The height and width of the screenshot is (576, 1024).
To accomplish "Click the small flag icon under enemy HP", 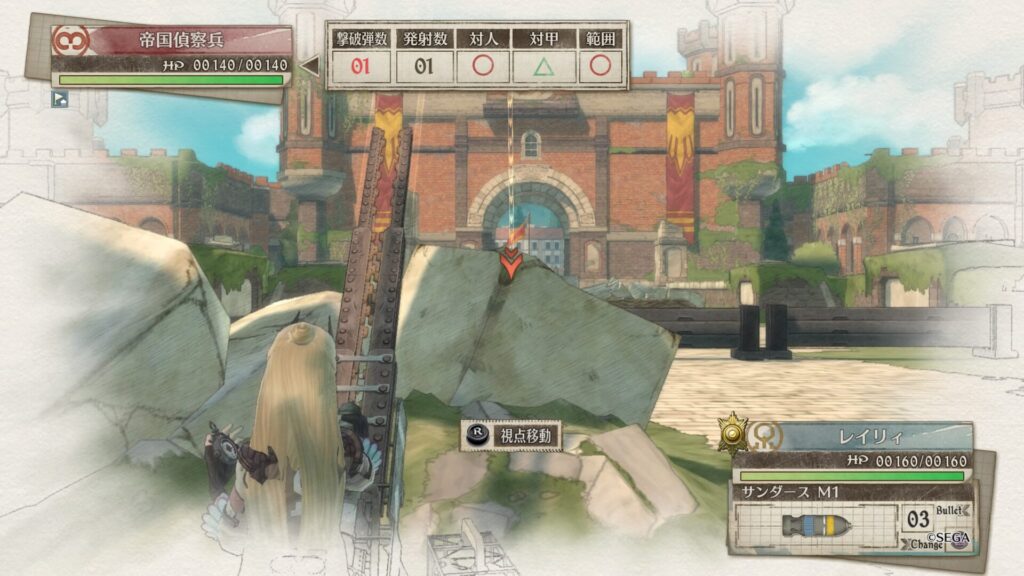I will pyautogui.click(x=60, y=98).
